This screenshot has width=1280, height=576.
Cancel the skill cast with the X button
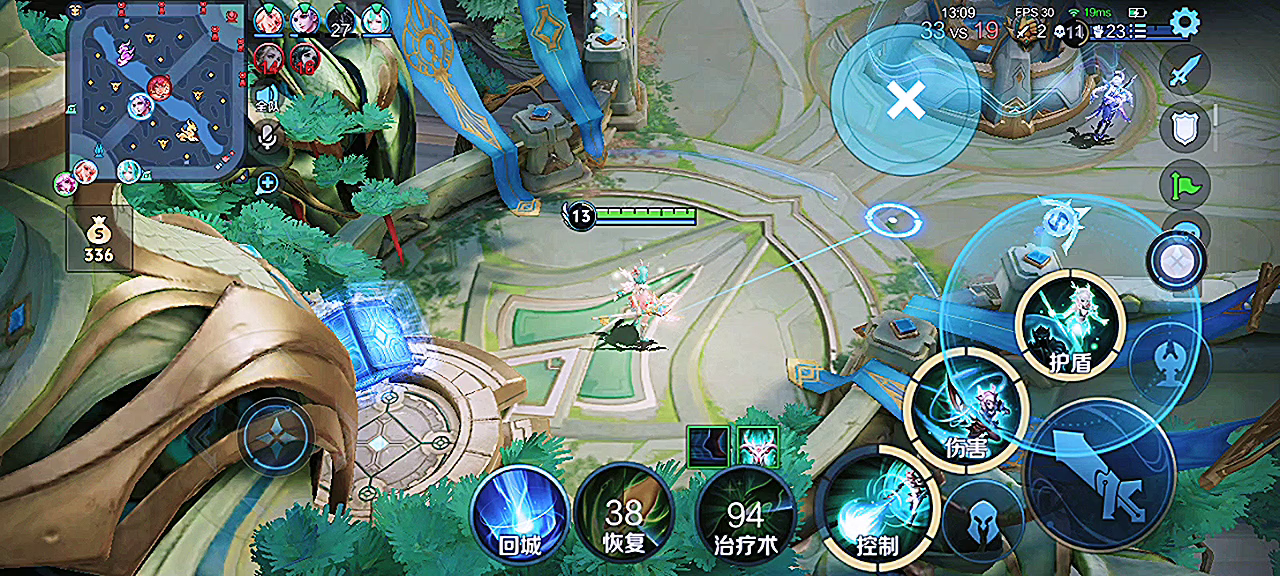tap(905, 100)
